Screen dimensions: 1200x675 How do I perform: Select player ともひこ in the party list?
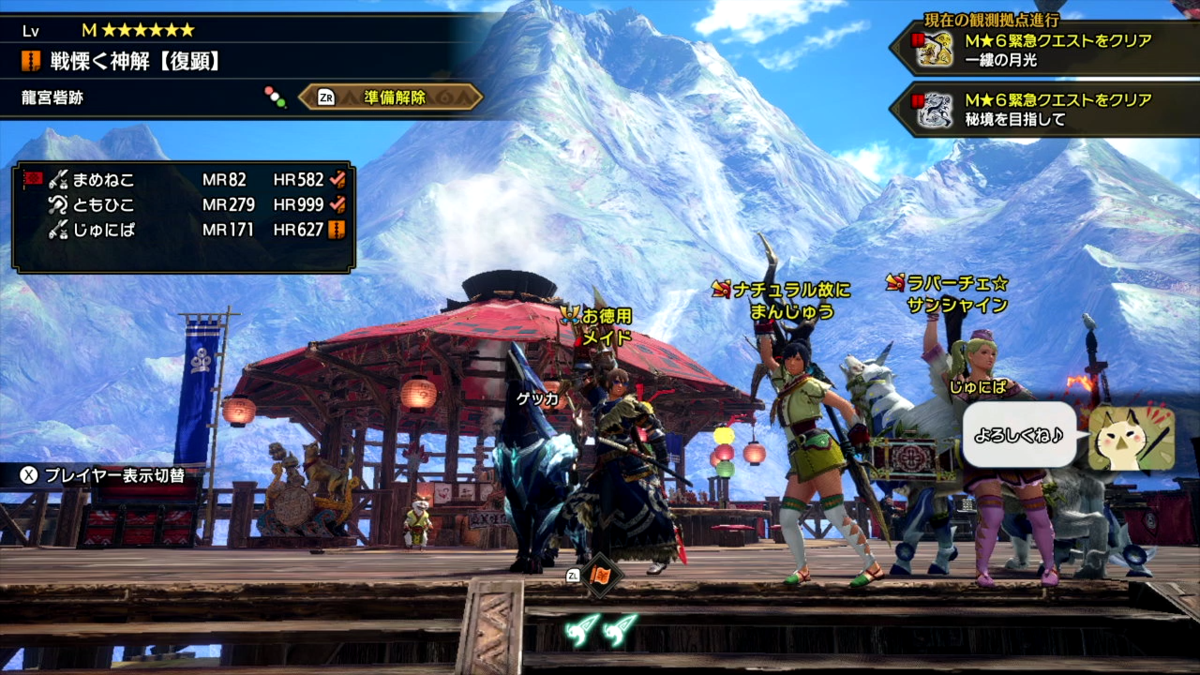(103, 205)
